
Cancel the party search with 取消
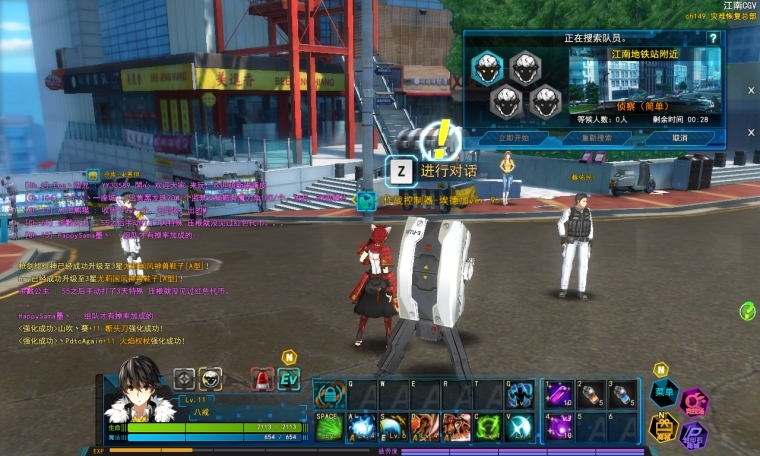click(680, 138)
